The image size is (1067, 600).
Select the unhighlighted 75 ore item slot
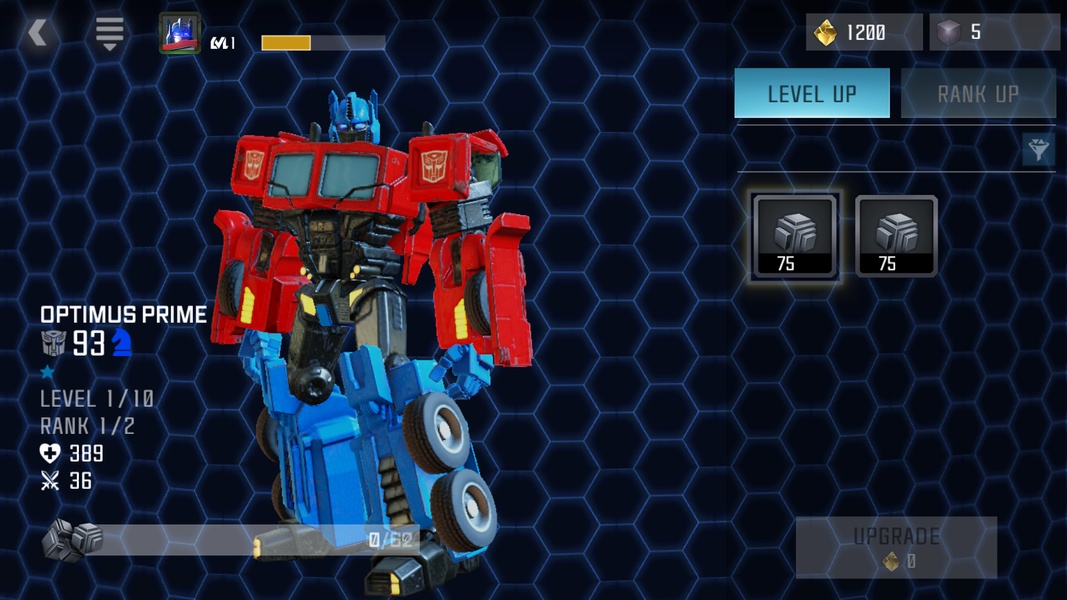[896, 236]
